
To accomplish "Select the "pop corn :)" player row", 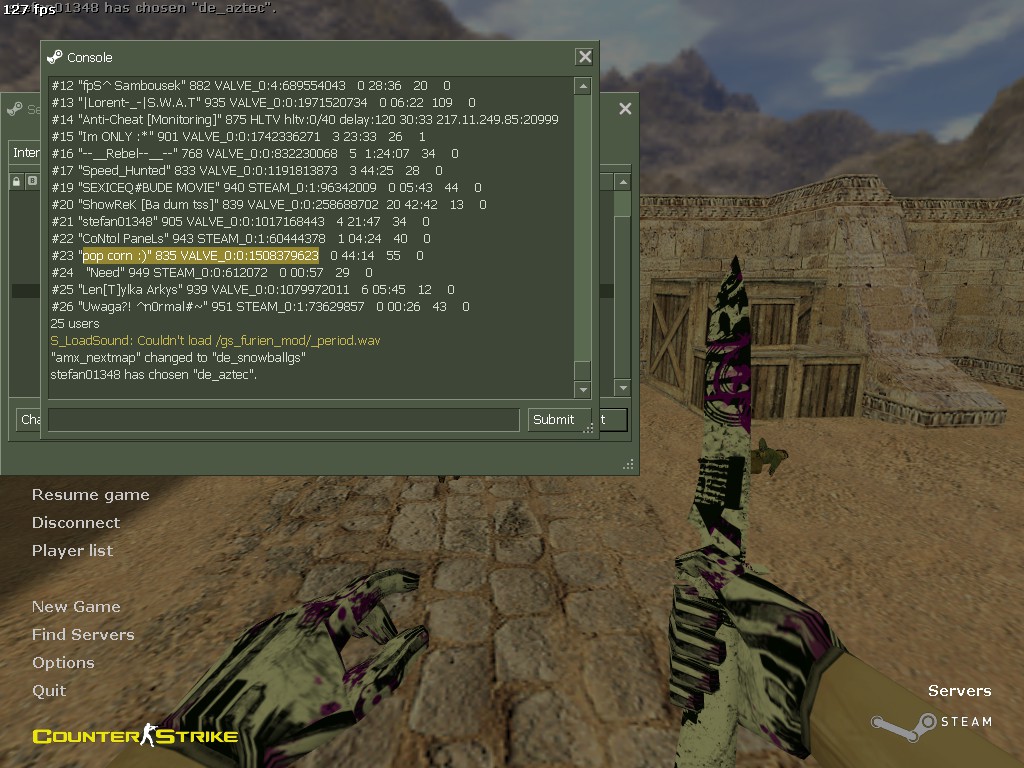I will tap(200, 256).
